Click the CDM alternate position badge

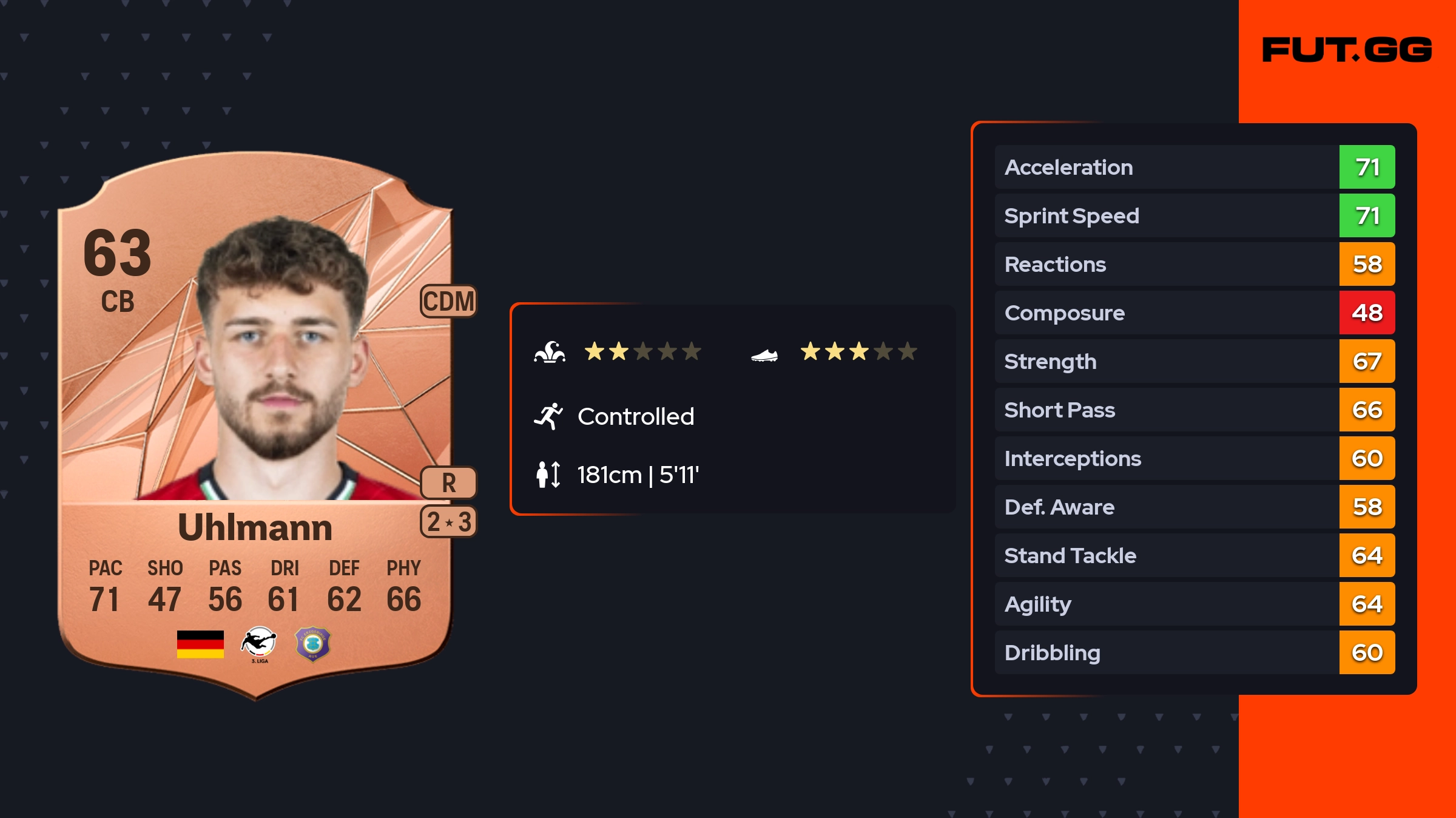[x=448, y=301]
